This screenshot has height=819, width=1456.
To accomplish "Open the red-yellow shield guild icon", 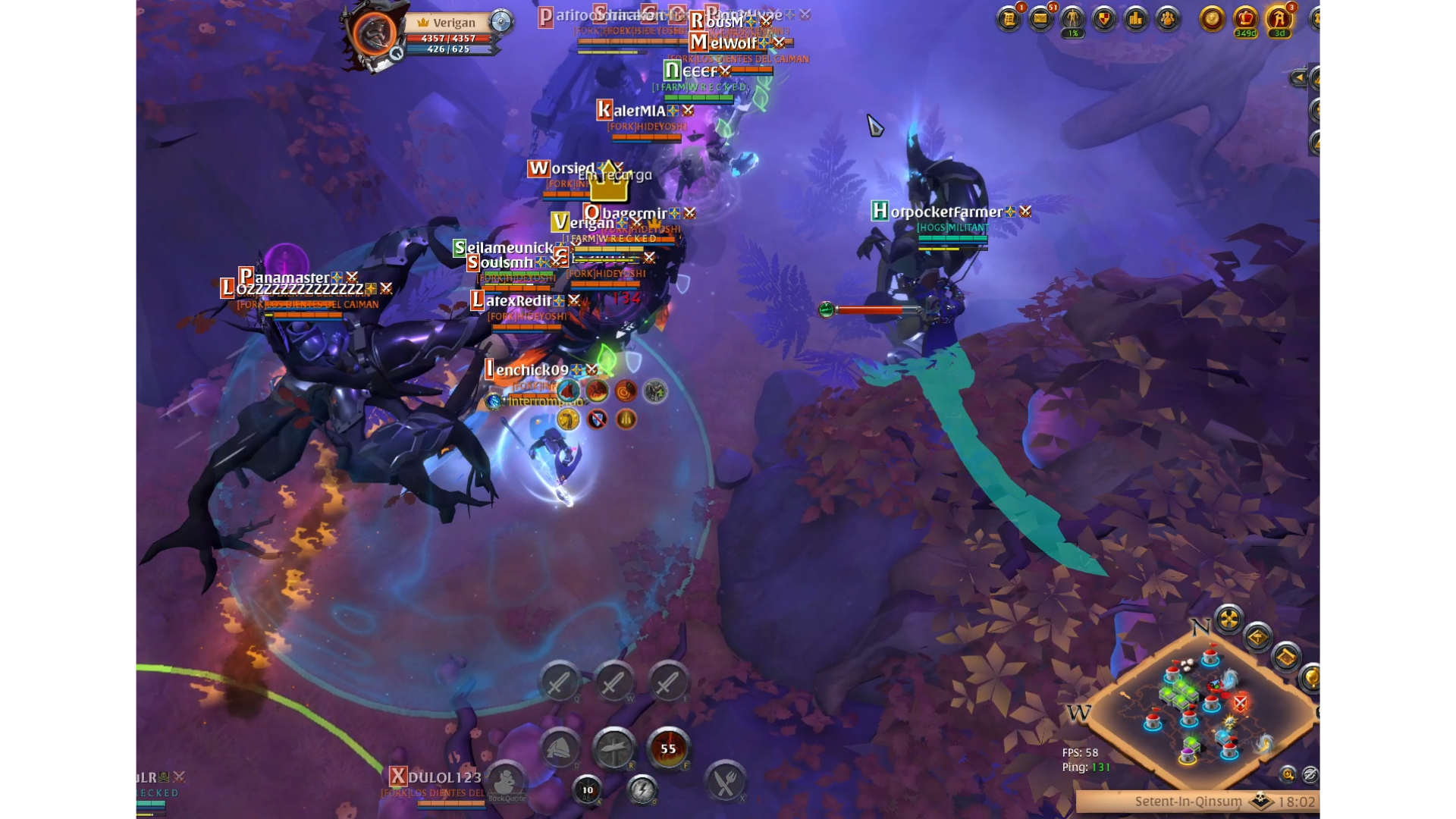I will click(x=1104, y=19).
